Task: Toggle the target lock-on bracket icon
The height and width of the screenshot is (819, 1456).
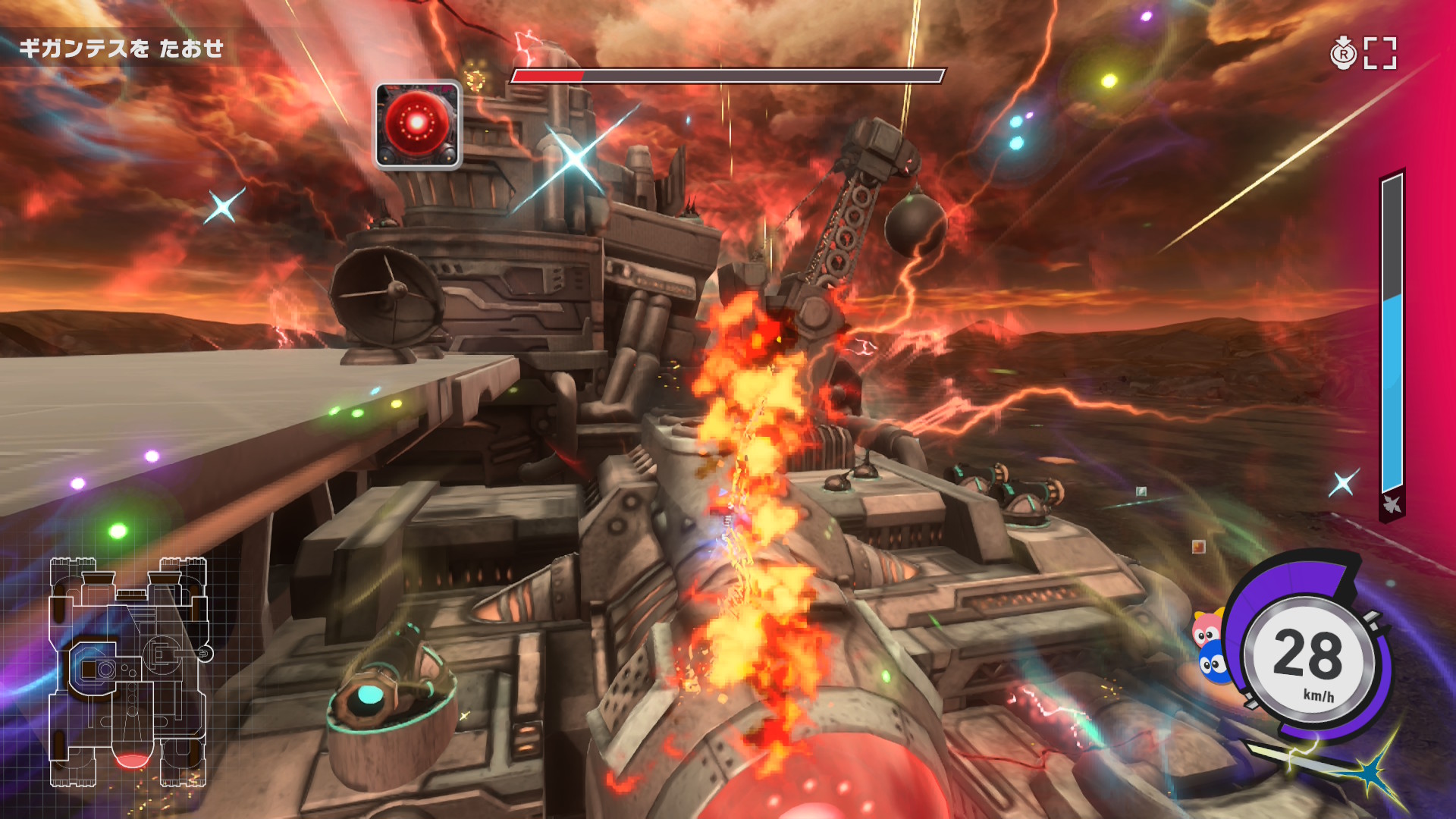Action: (1379, 53)
